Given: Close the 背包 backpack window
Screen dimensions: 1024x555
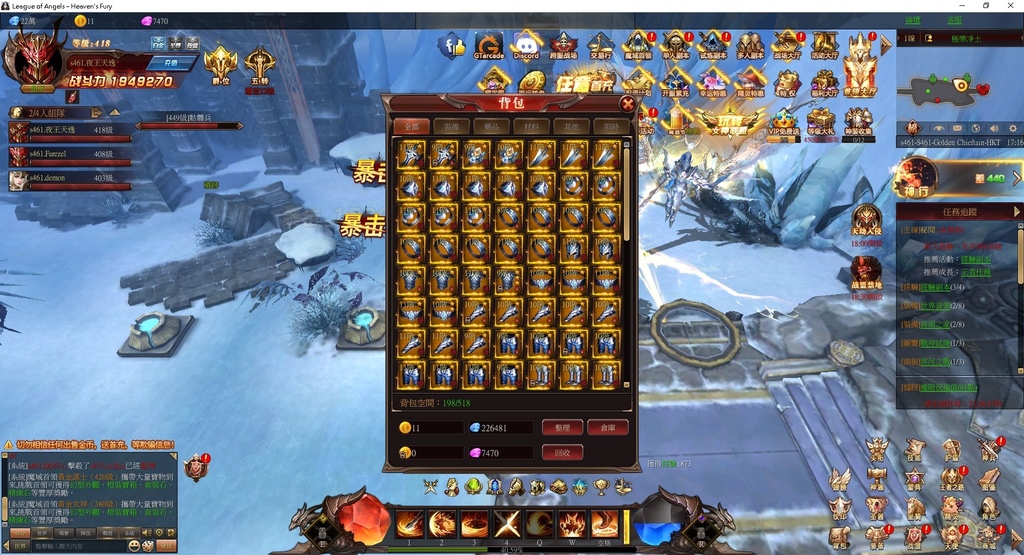Looking at the screenshot, I should [627, 103].
